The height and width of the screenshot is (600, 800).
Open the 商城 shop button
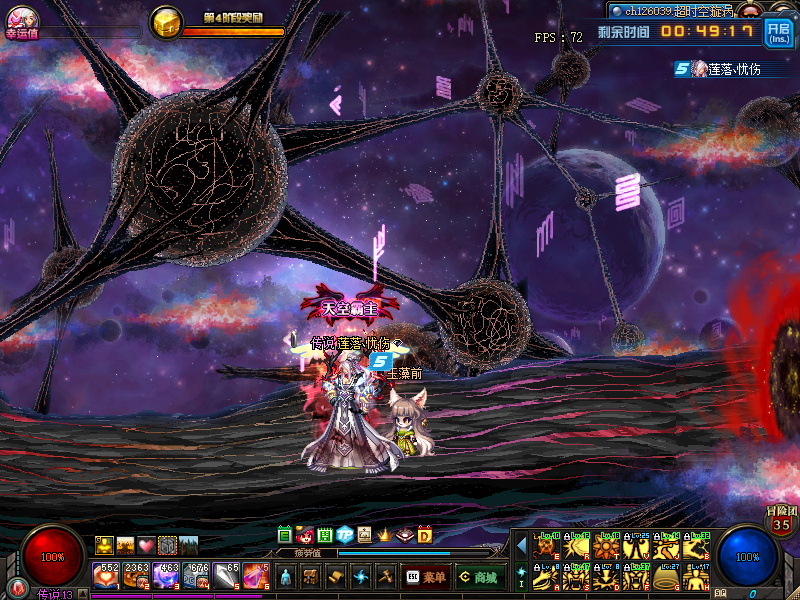coord(478,577)
